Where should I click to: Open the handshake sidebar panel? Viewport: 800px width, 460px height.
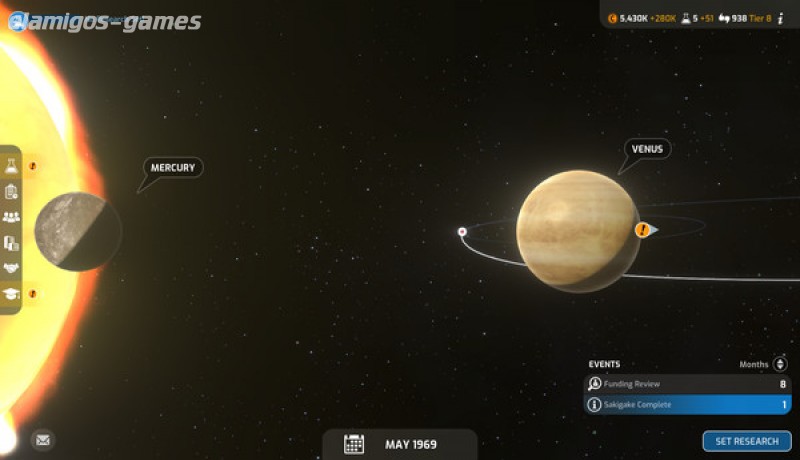[12, 268]
